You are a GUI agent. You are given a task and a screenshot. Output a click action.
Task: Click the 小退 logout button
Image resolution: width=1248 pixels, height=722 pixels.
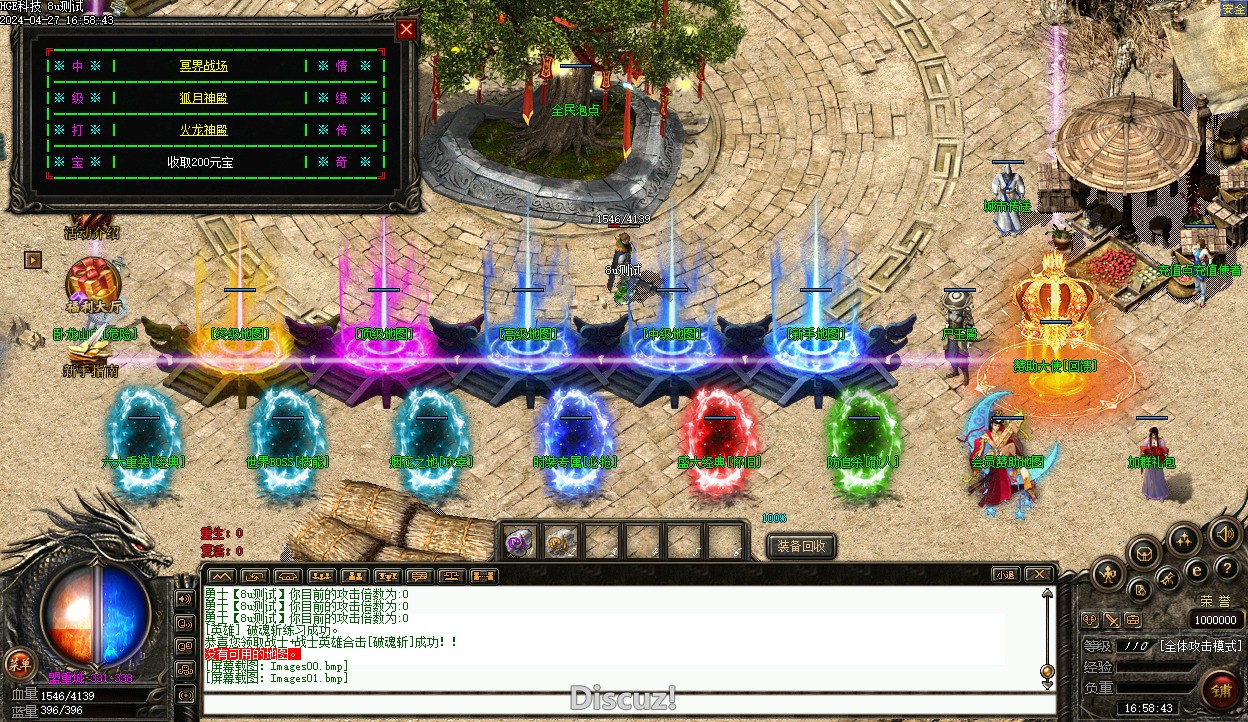(x=1006, y=575)
